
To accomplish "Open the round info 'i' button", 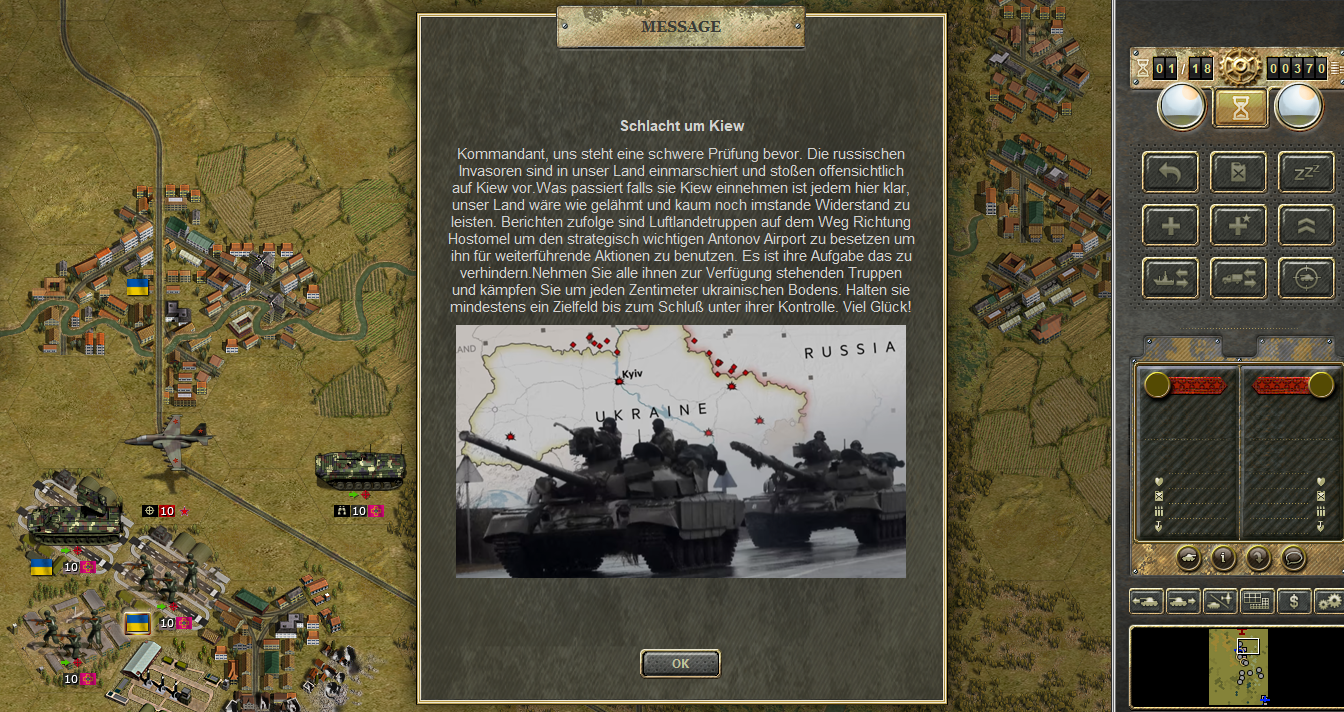I will 1223,558.
